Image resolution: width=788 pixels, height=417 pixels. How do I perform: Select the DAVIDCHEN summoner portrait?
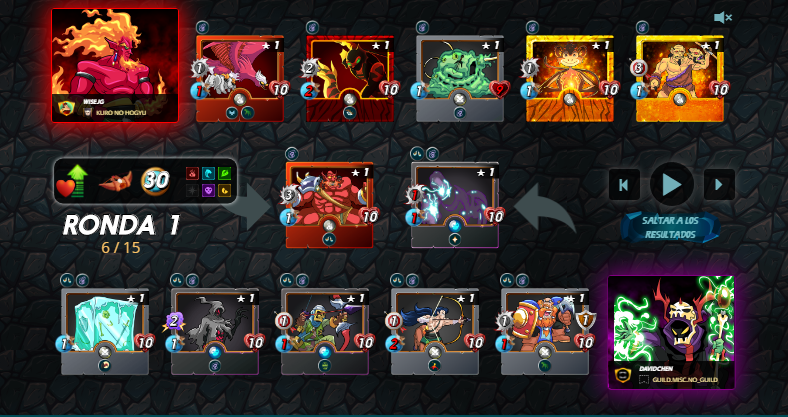pyautogui.click(x=671, y=326)
